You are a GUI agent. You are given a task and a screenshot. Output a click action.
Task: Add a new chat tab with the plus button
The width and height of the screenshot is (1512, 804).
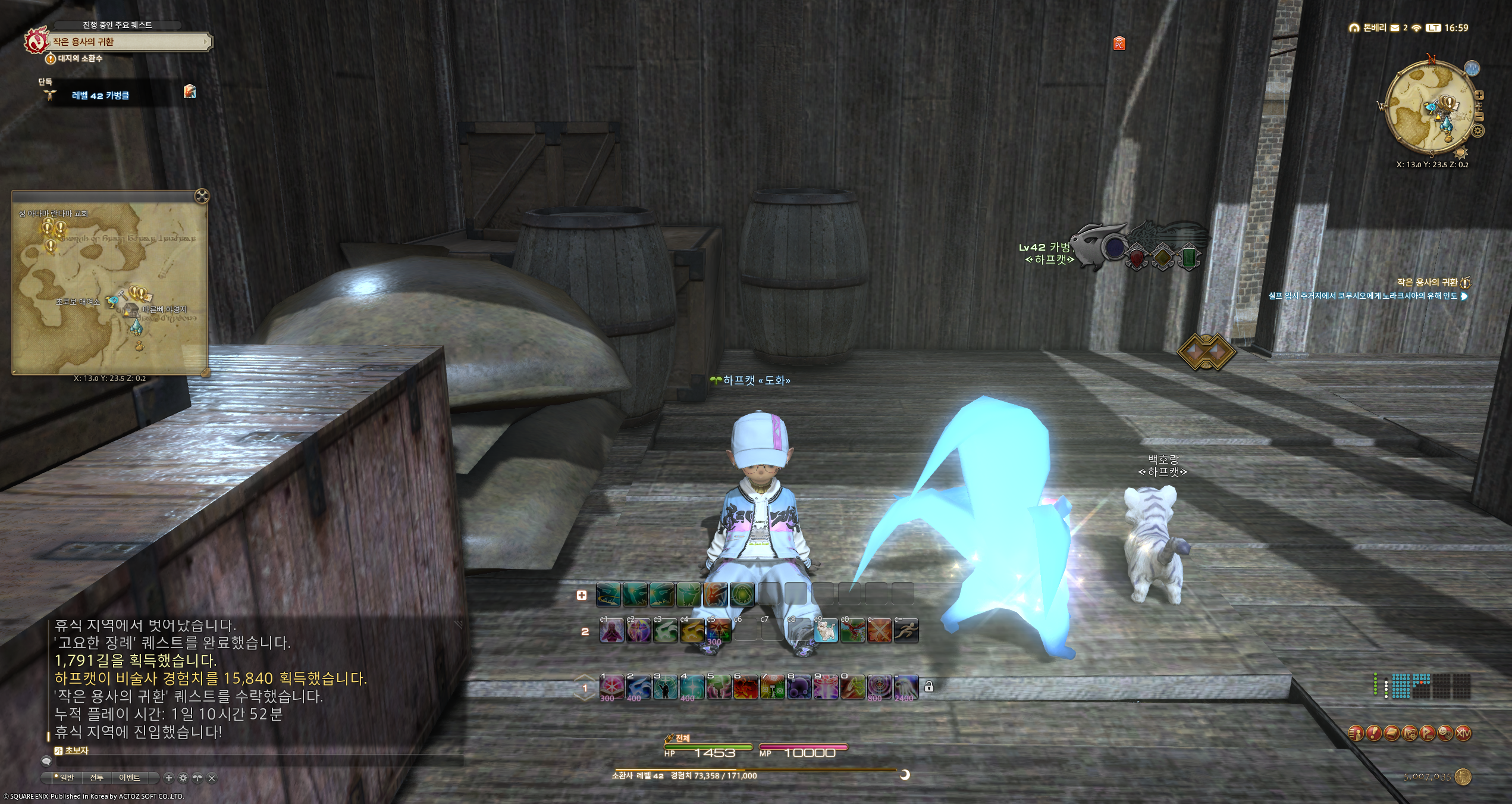point(169,778)
